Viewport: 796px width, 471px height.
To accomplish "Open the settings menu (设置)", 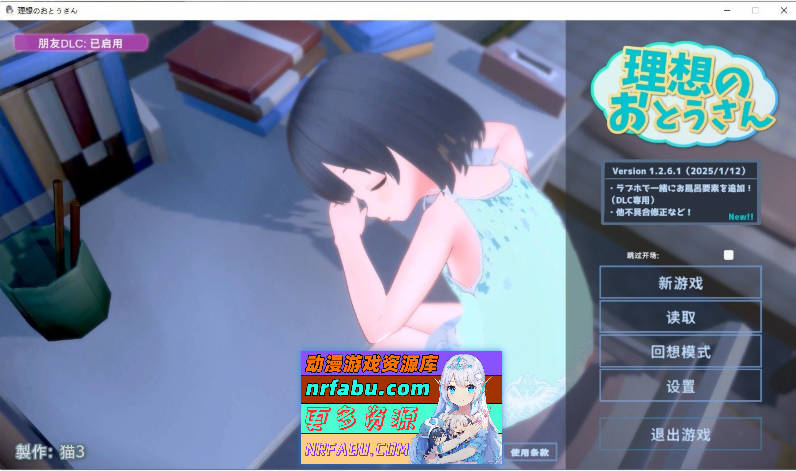I will tap(680, 385).
